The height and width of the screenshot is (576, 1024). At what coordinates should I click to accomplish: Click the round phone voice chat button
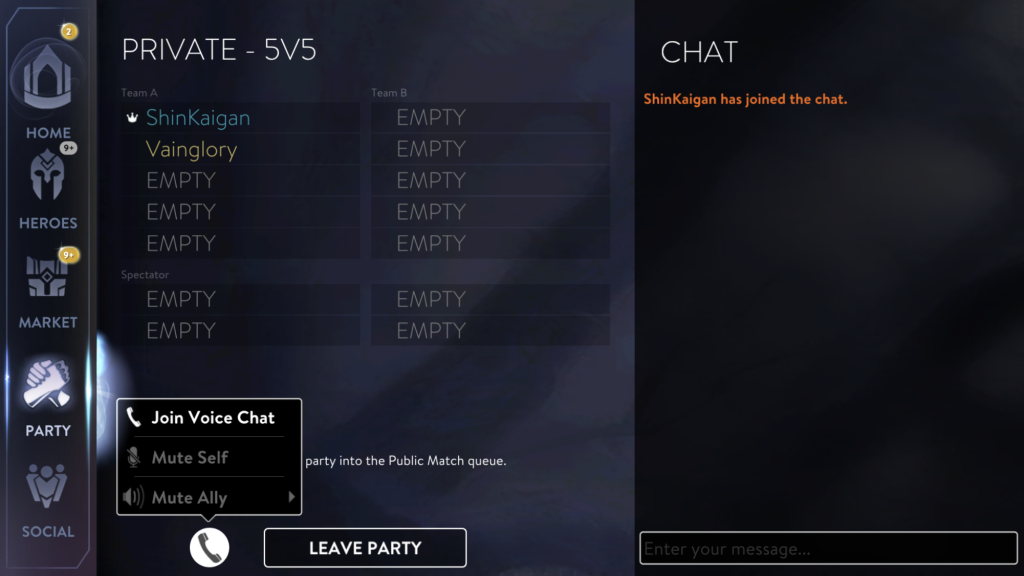(x=209, y=547)
